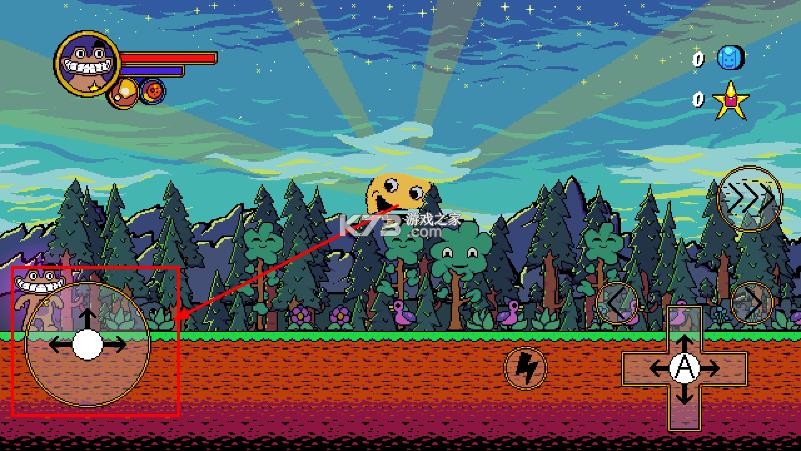Tap the virtual movement joystick
Image resolution: width=801 pixels, height=451 pixels.
pos(87,344)
